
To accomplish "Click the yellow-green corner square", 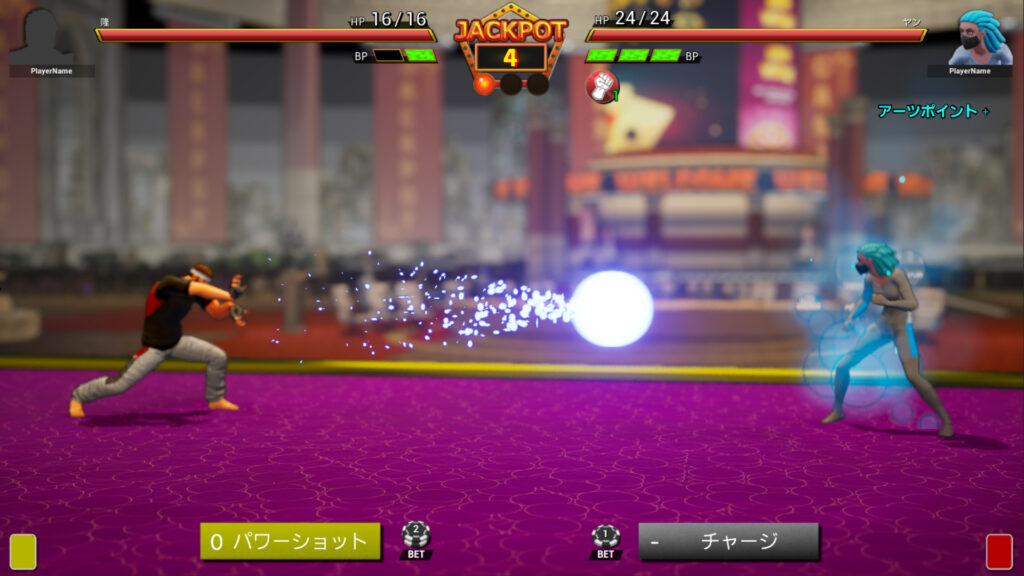I will point(23,551).
